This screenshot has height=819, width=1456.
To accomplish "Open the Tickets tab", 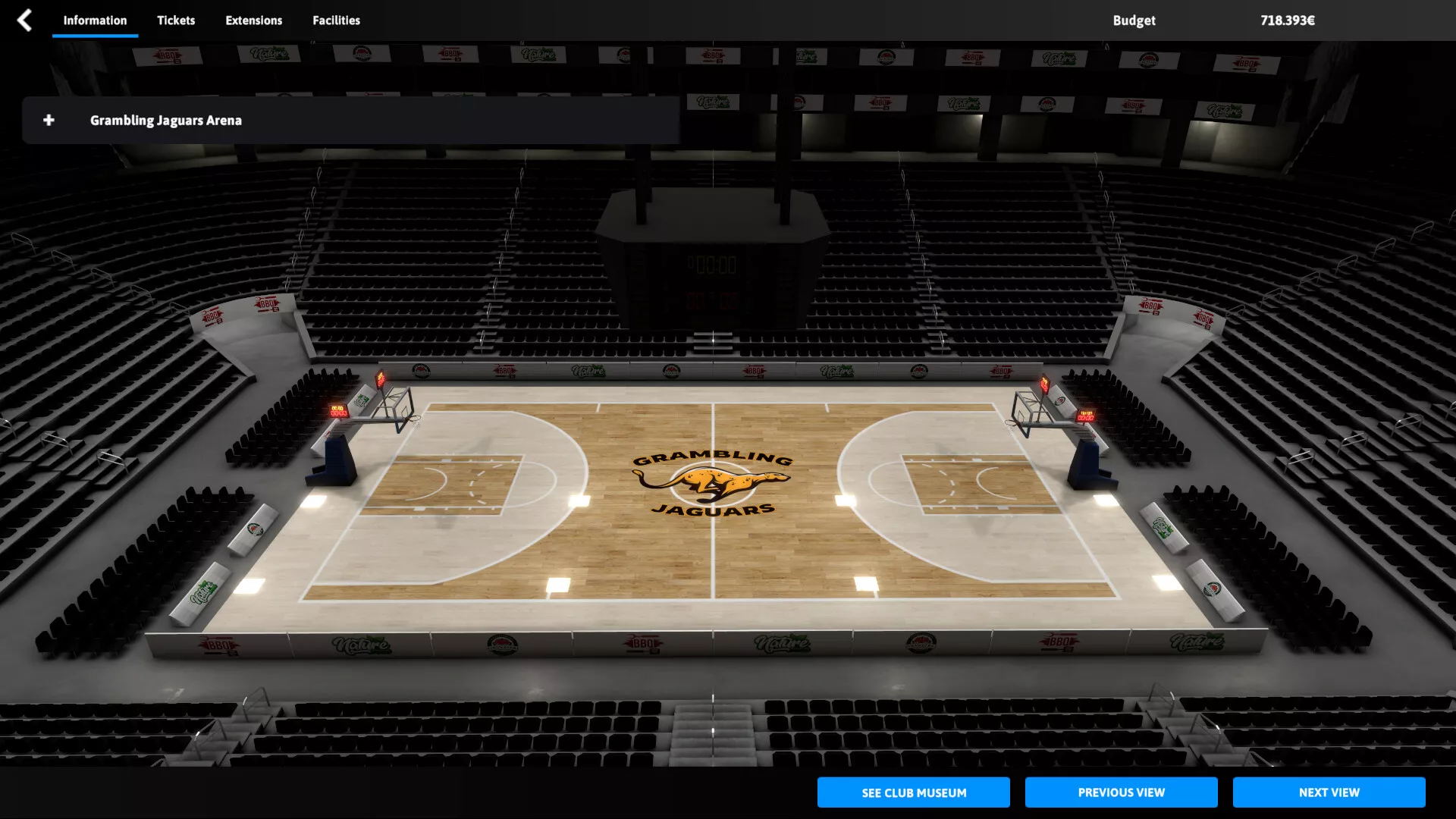I will tap(176, 20).
